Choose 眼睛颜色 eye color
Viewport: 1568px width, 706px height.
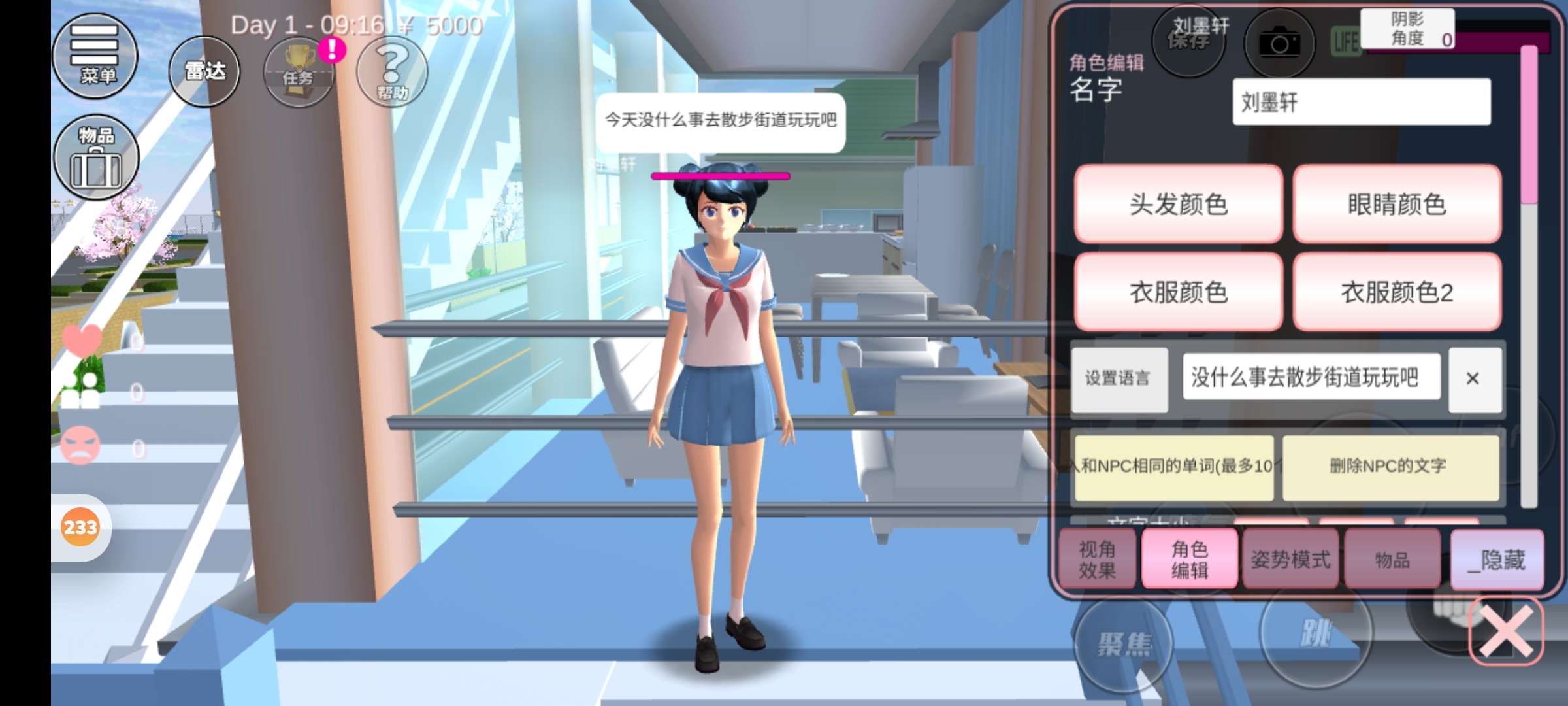pyautogui.click(x=1396, y=204)
